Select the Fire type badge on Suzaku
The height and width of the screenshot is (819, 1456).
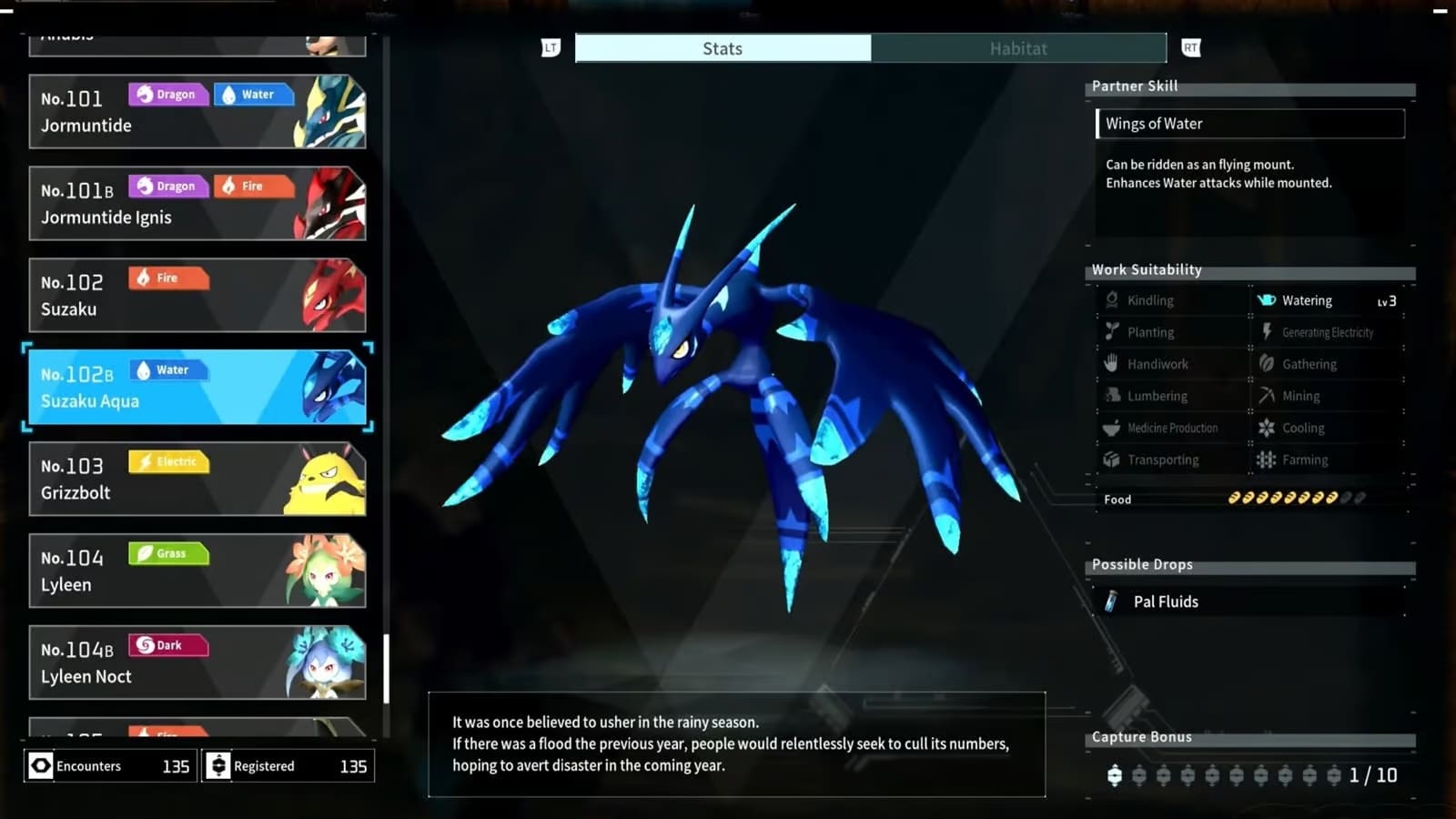click(167, 278)
